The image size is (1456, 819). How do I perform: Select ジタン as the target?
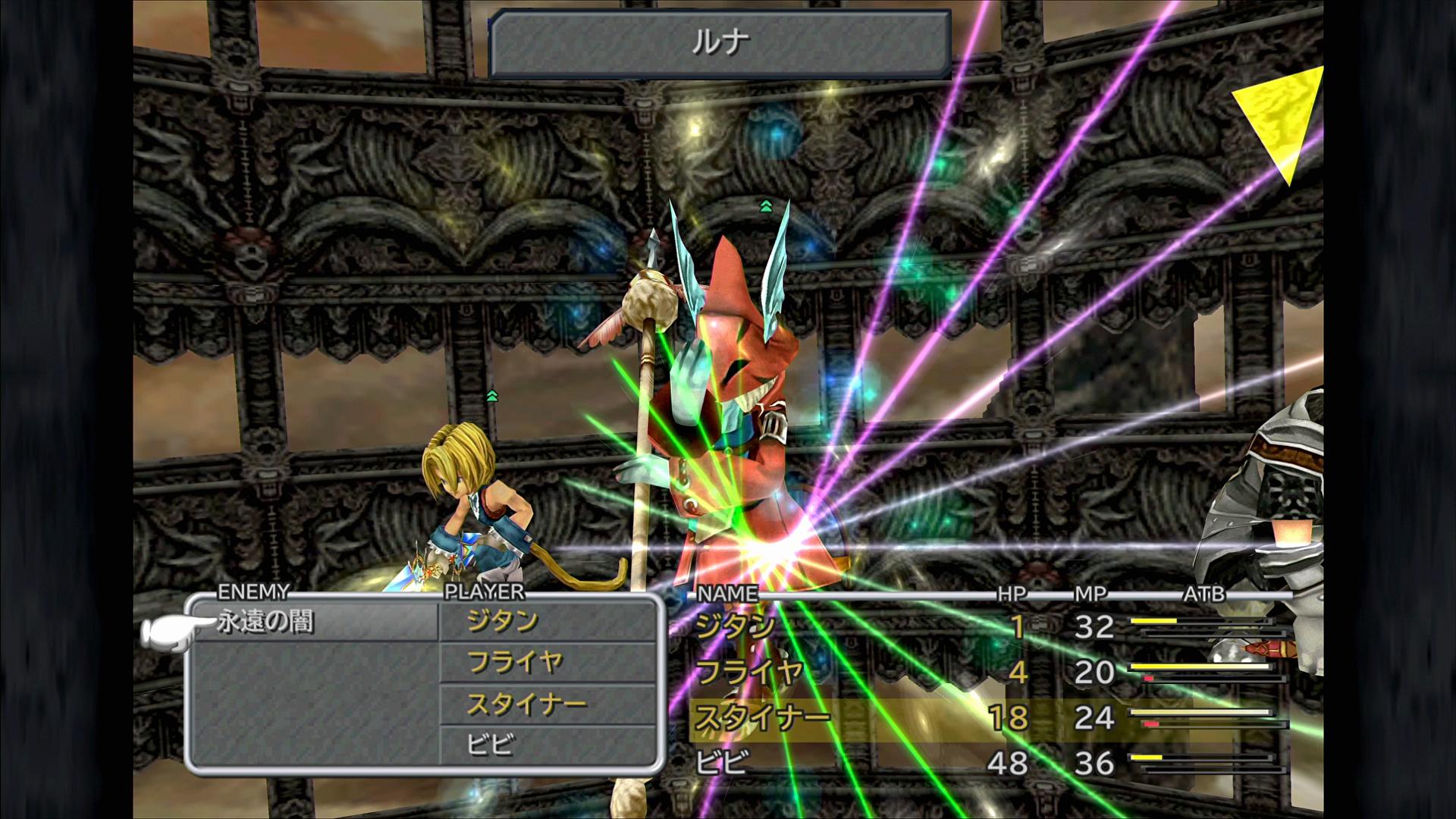pyautogui.click(x=503, y=622)
